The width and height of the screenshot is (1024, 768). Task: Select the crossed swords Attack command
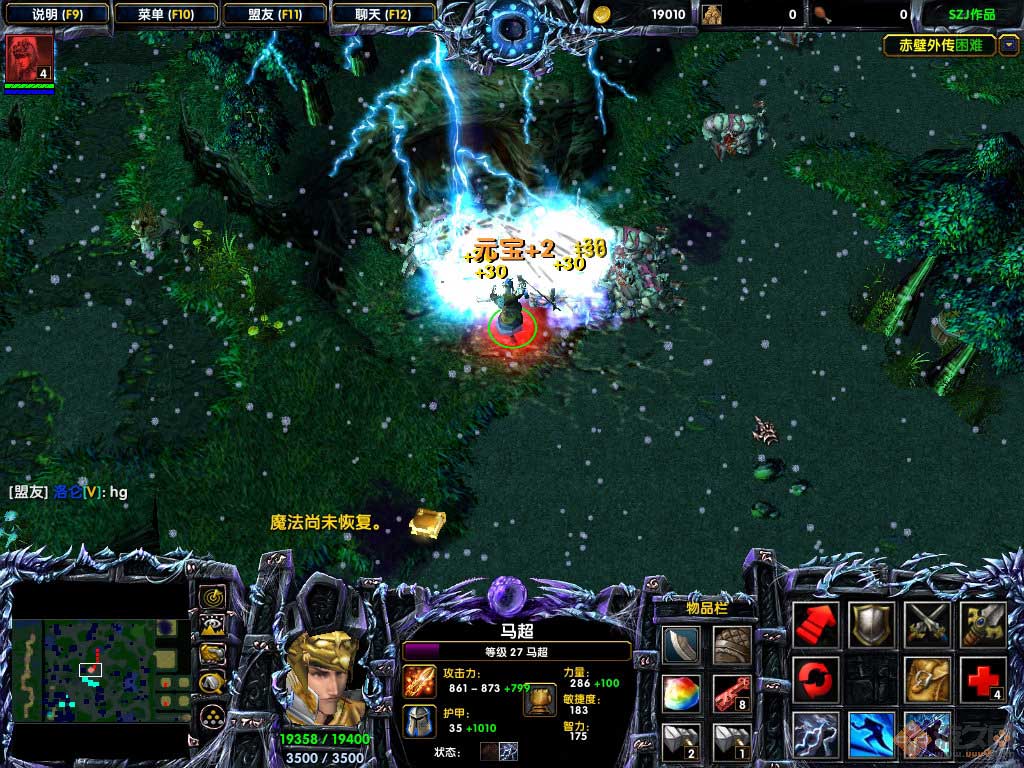(x=927, y=625)
